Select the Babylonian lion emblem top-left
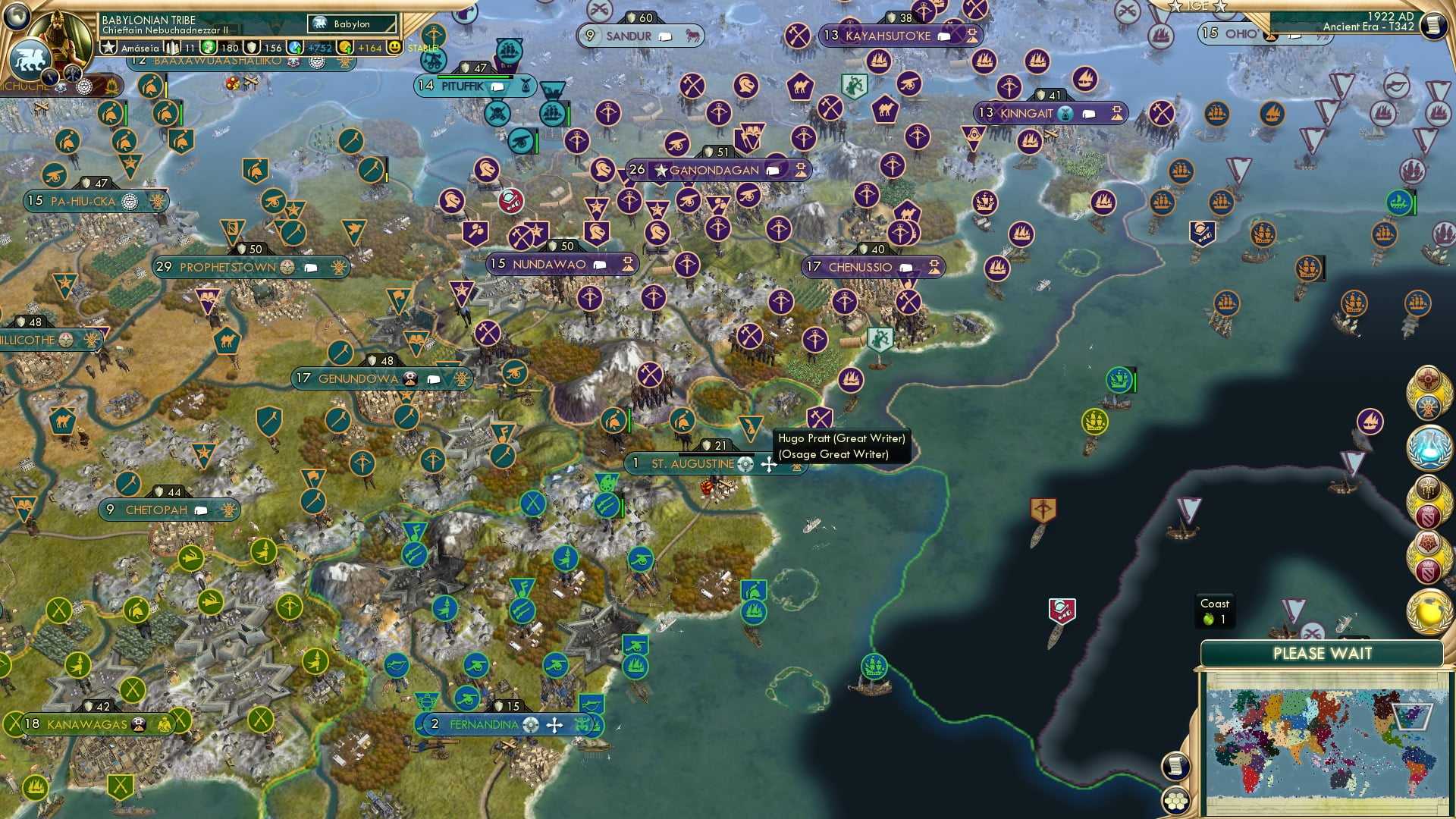1456x819 pixels. pyautogui.click(x=30, y=58)
